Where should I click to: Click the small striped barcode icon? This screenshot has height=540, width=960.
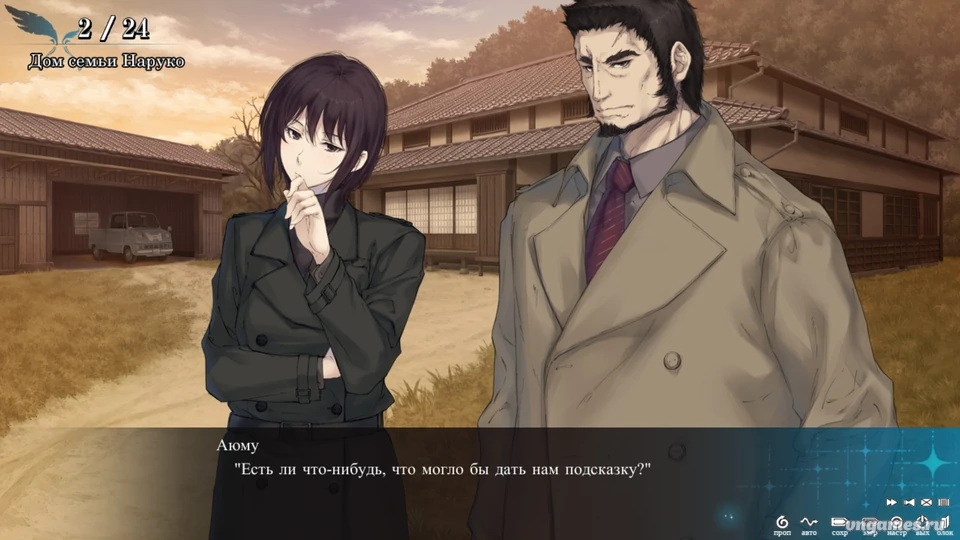(942, 502)
